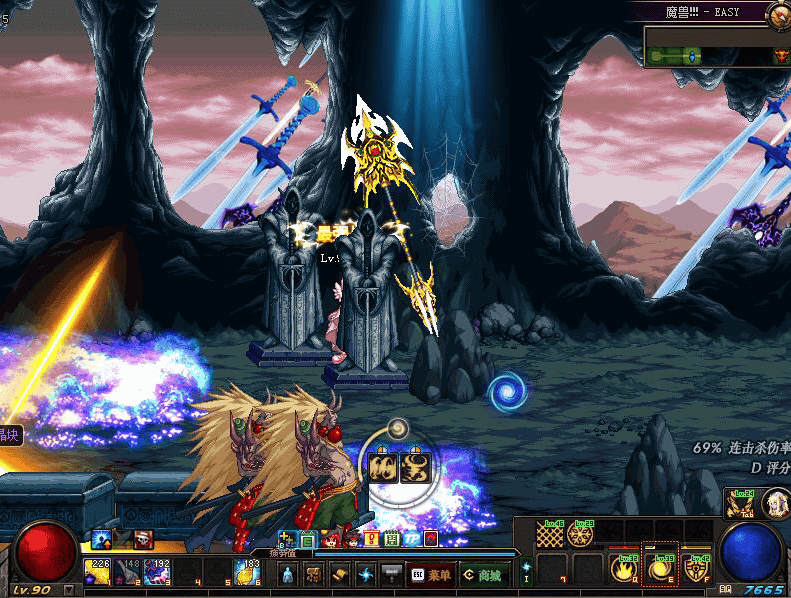Open the character silhouette info button
The image size is (791, 598).
click(x=288, y=575)
